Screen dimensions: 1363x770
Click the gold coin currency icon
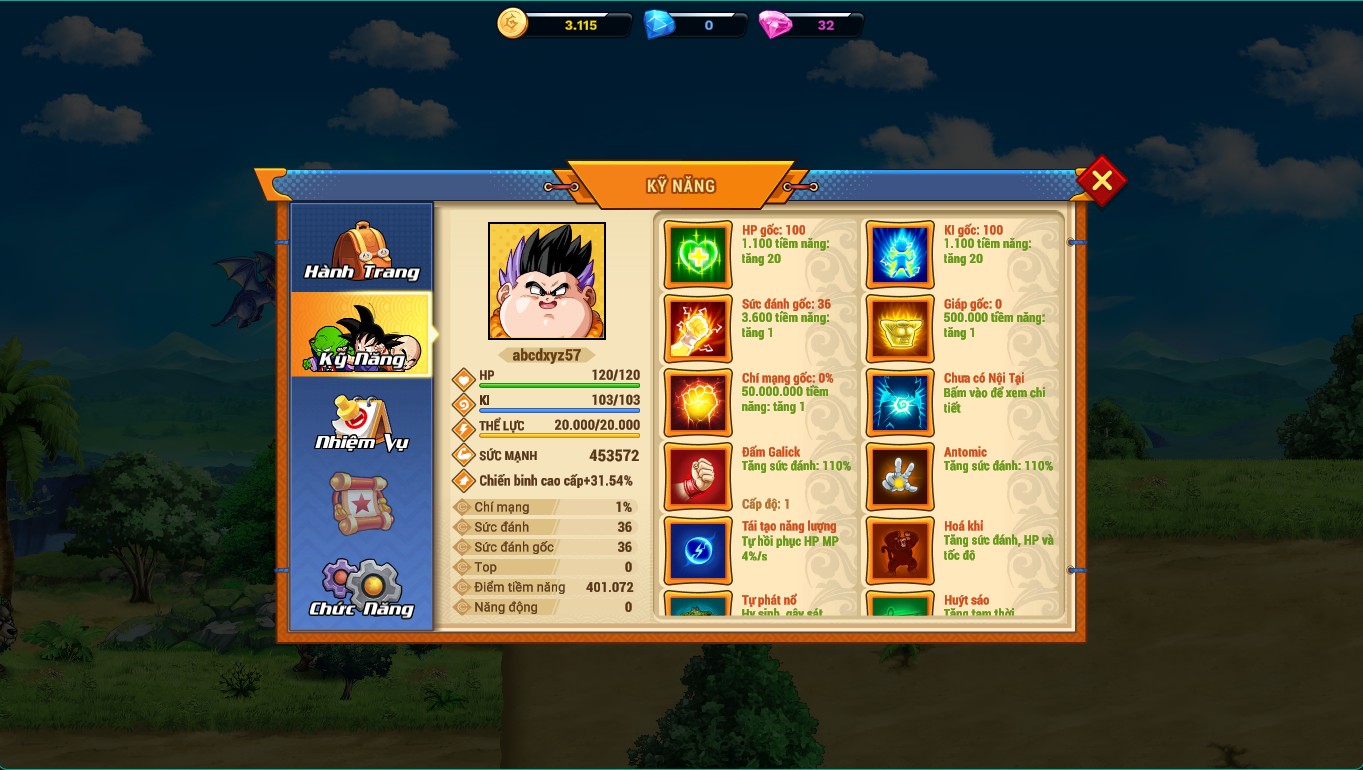click(x=512, y=24)
